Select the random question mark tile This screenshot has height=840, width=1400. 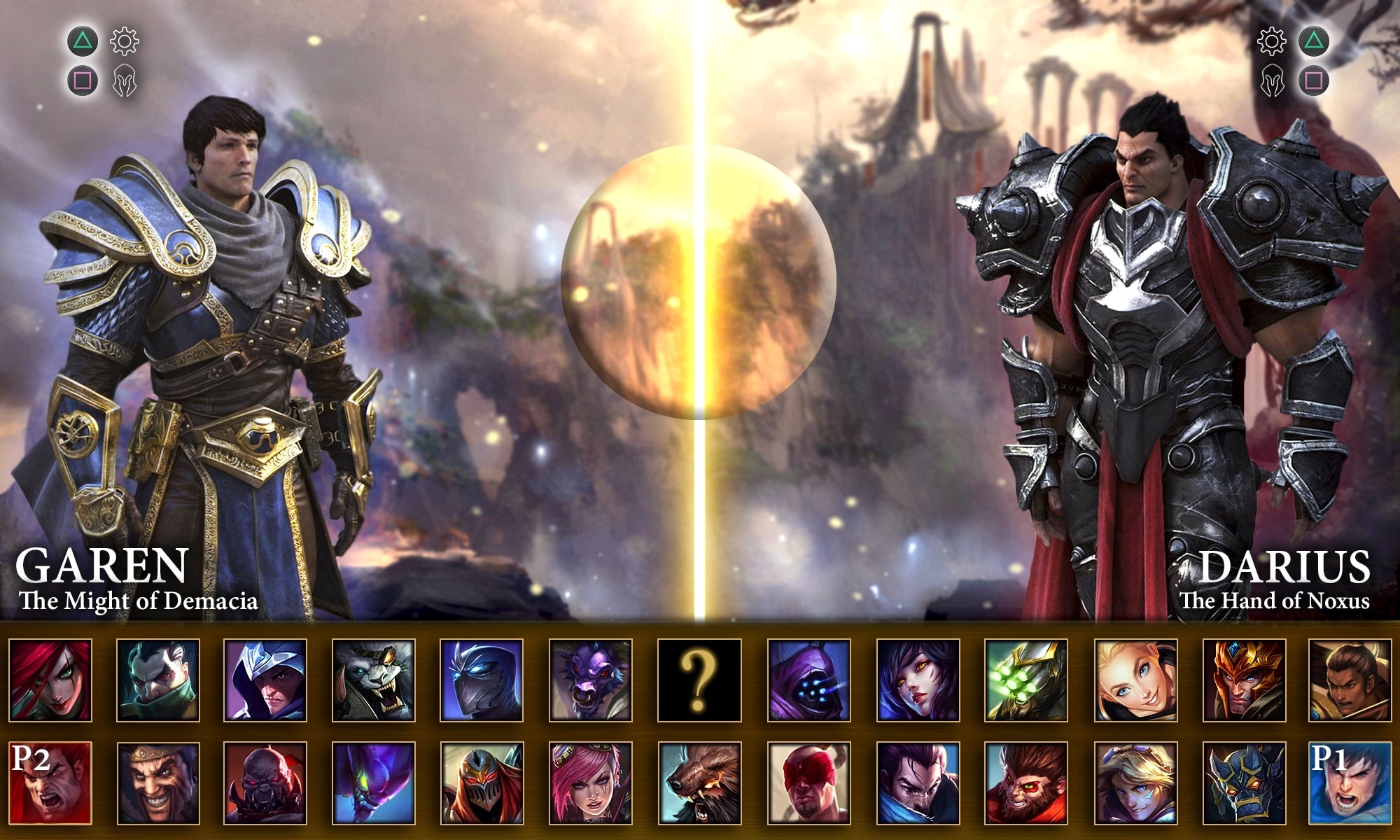point(699,680)
